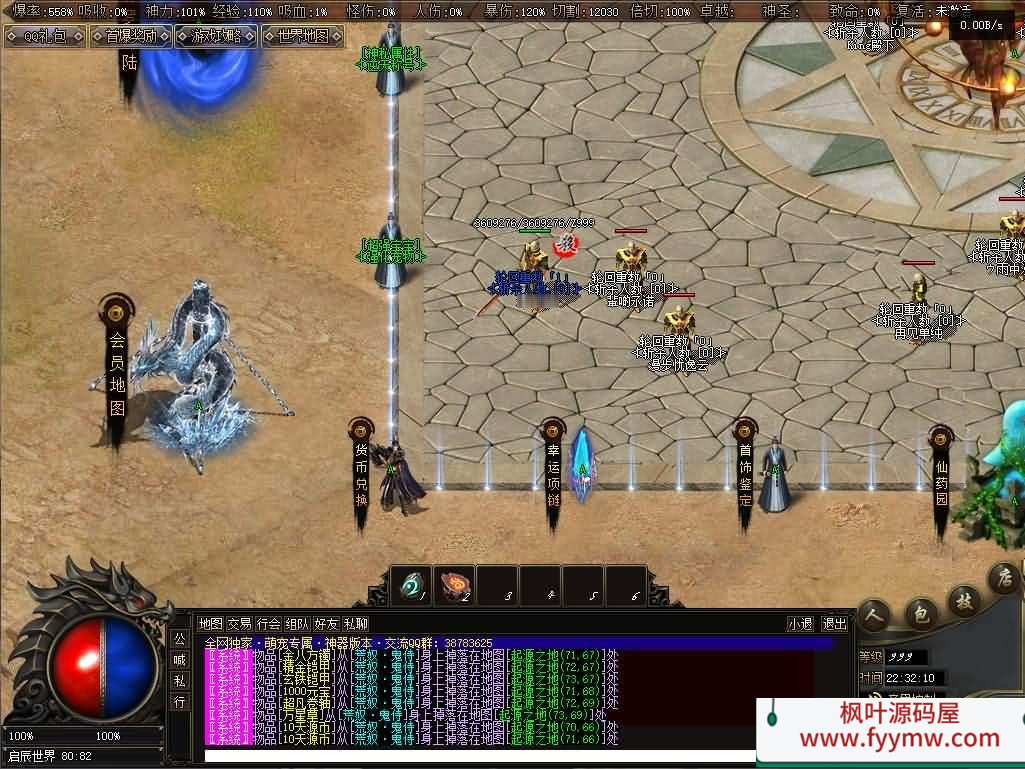The height and width of the screenshot is (769, 1025).
Task: Click the chat text input bar
Action: point(480,756)
